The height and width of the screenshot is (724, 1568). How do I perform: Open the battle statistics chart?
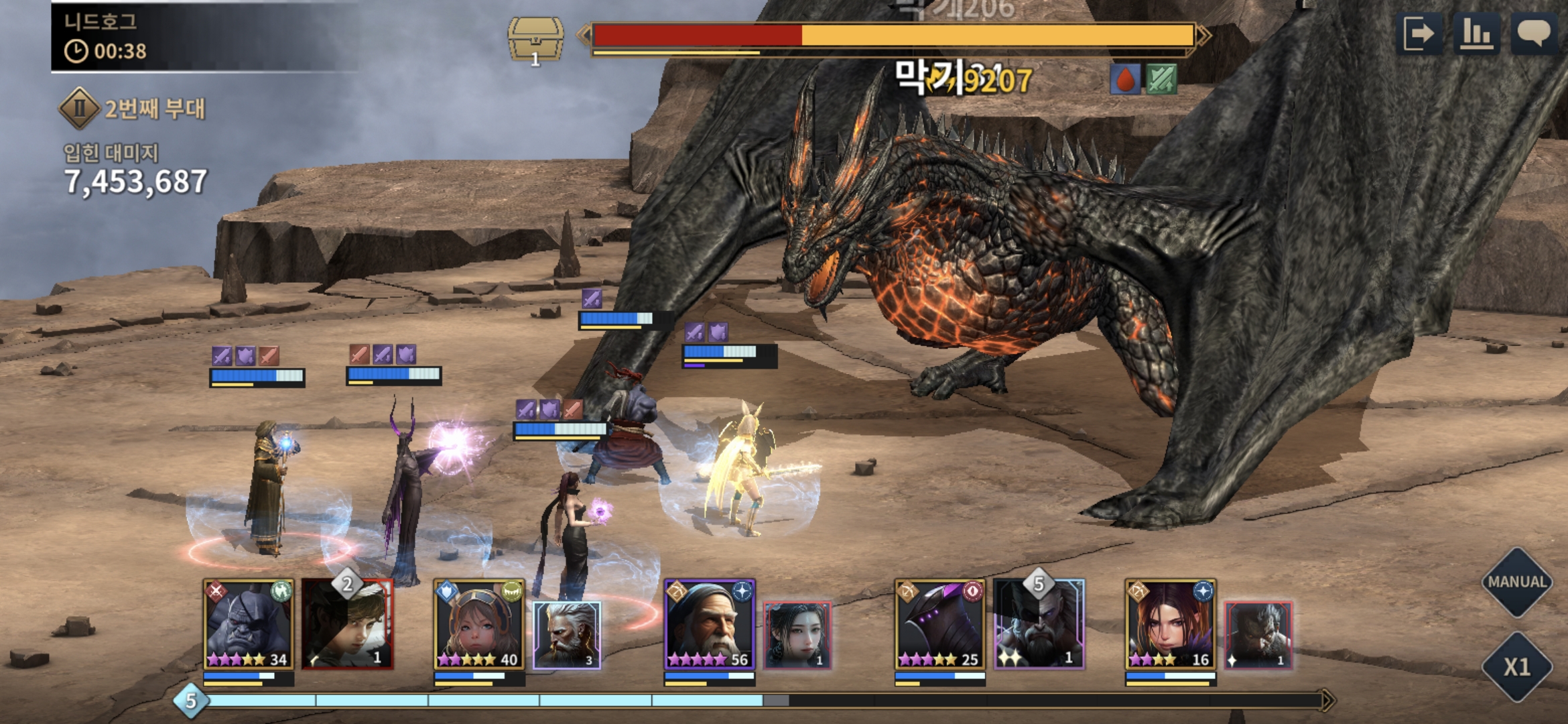tap(1476, 34)
